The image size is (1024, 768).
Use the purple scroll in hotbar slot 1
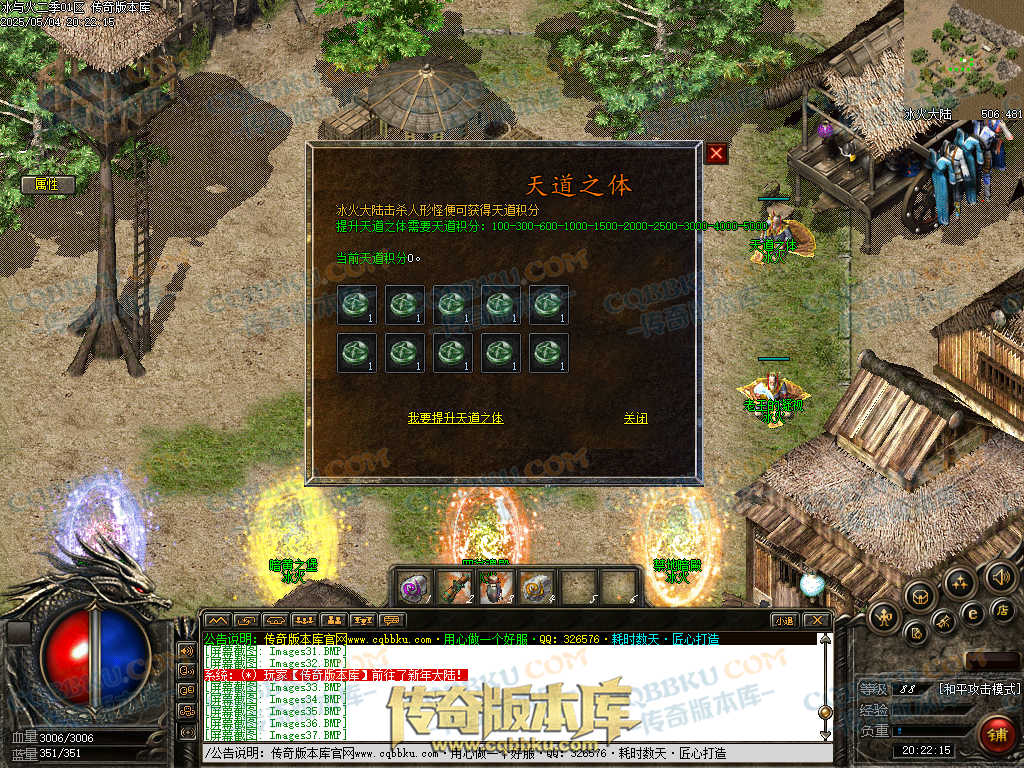coord(415,585)
